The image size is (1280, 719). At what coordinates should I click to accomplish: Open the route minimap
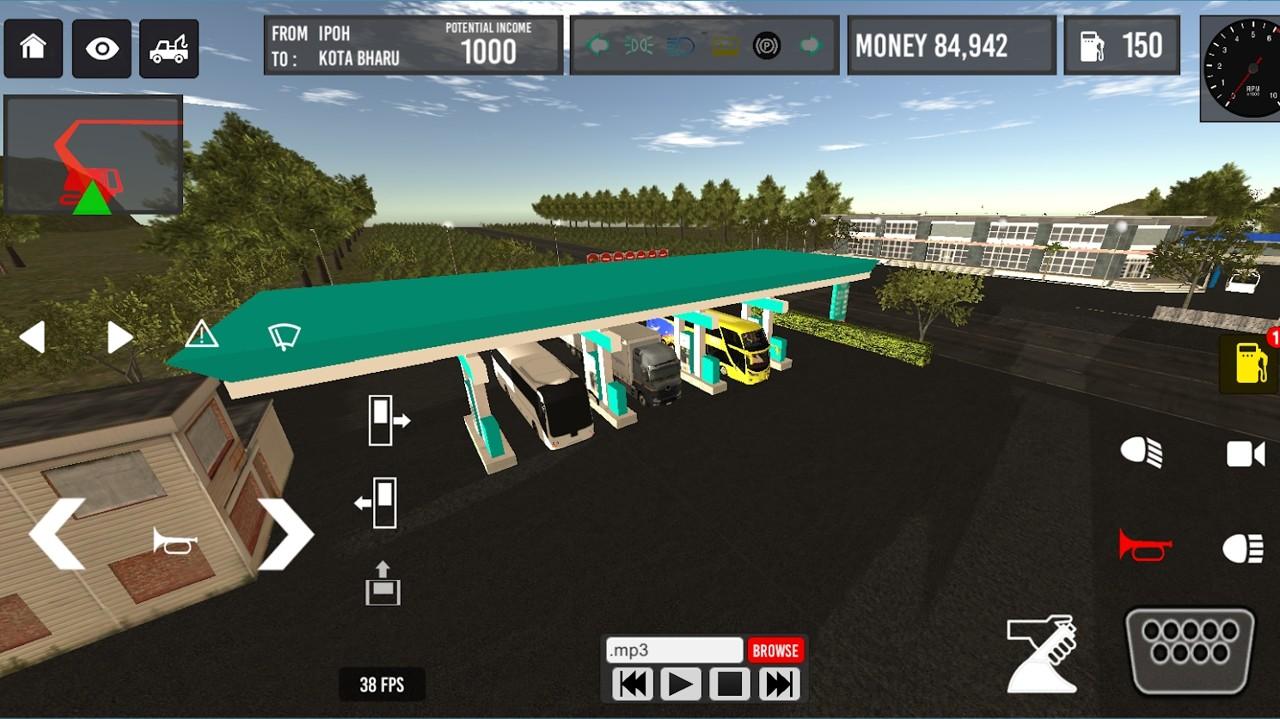pyautogui.click(x=93, y=154)
